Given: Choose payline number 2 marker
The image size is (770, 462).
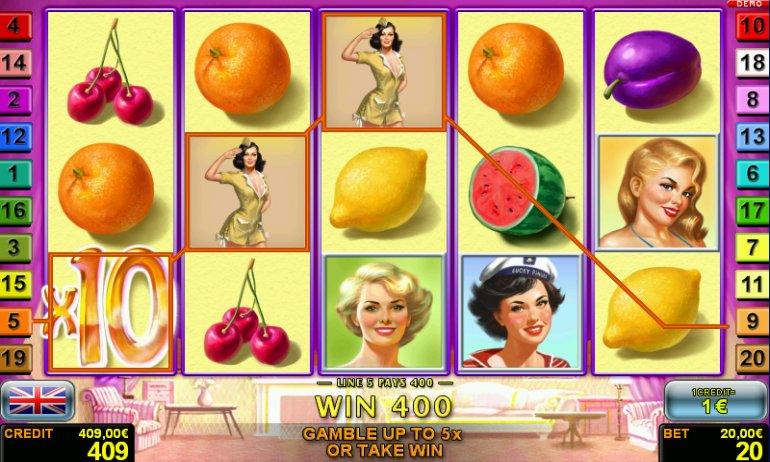Looking at the screenshot, I should (x=14, y=100).
